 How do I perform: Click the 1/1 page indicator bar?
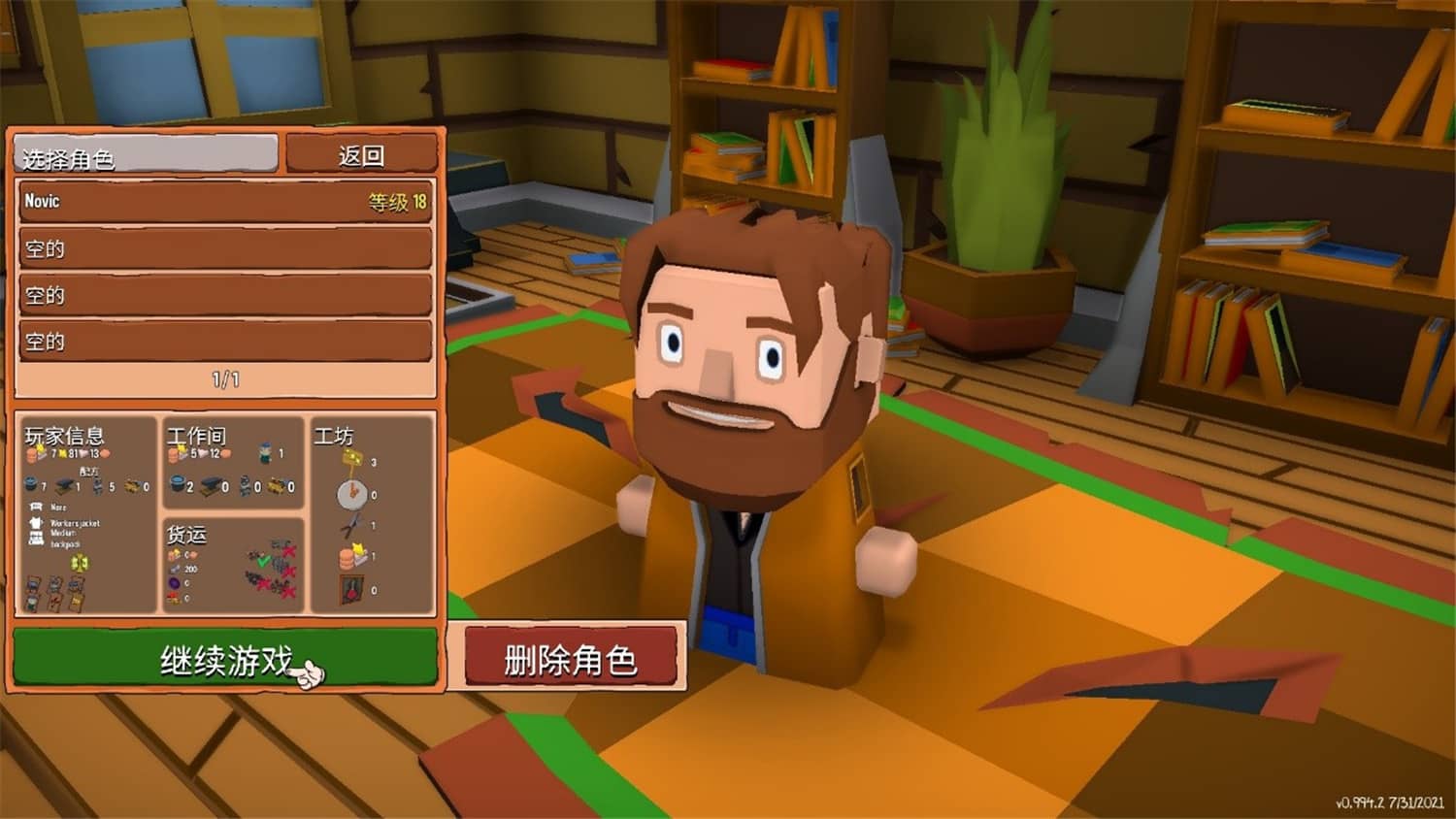coord(223,379)
